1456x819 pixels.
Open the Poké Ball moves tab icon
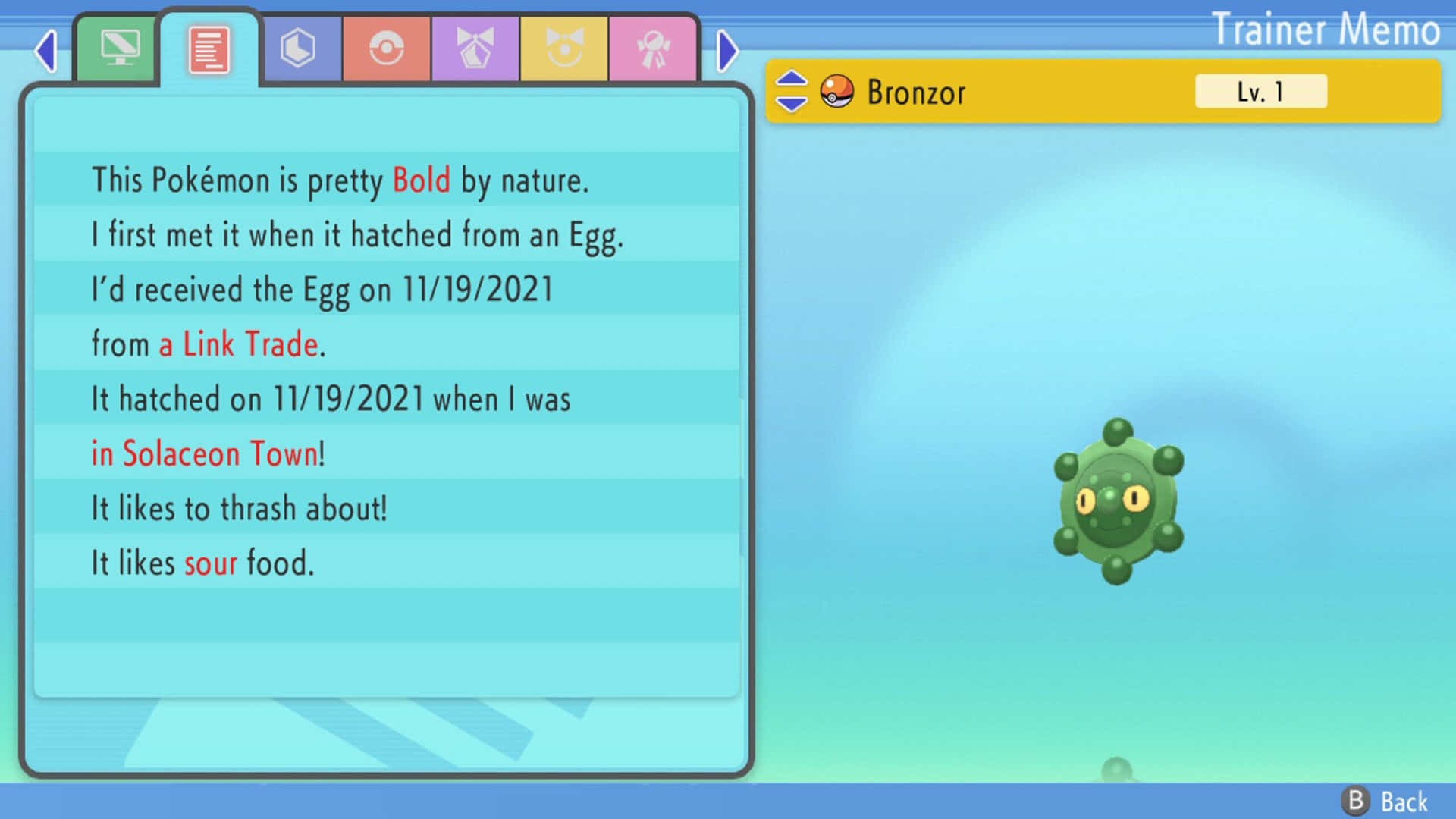pyautogui.click(x=386, y=48)
